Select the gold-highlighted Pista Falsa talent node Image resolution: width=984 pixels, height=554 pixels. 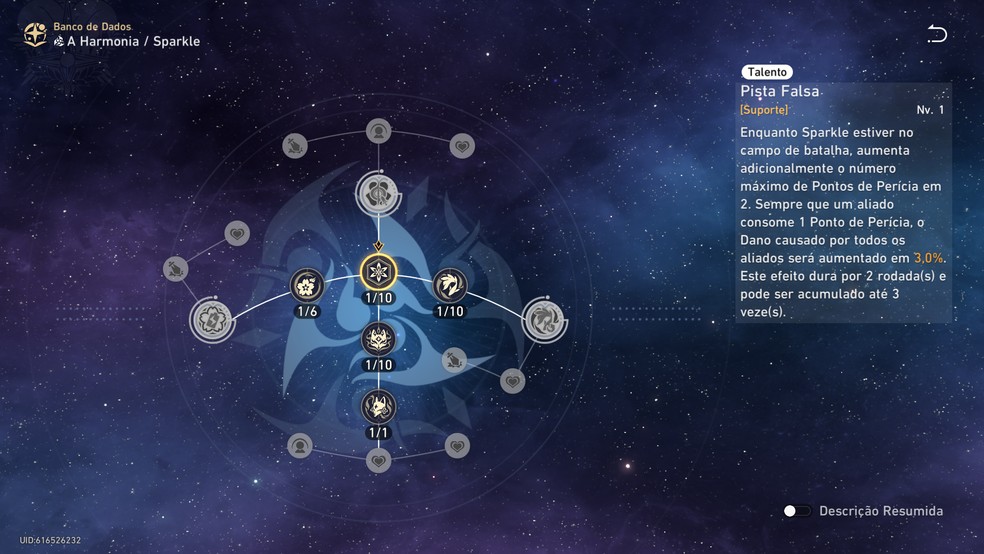coord(378,271)
